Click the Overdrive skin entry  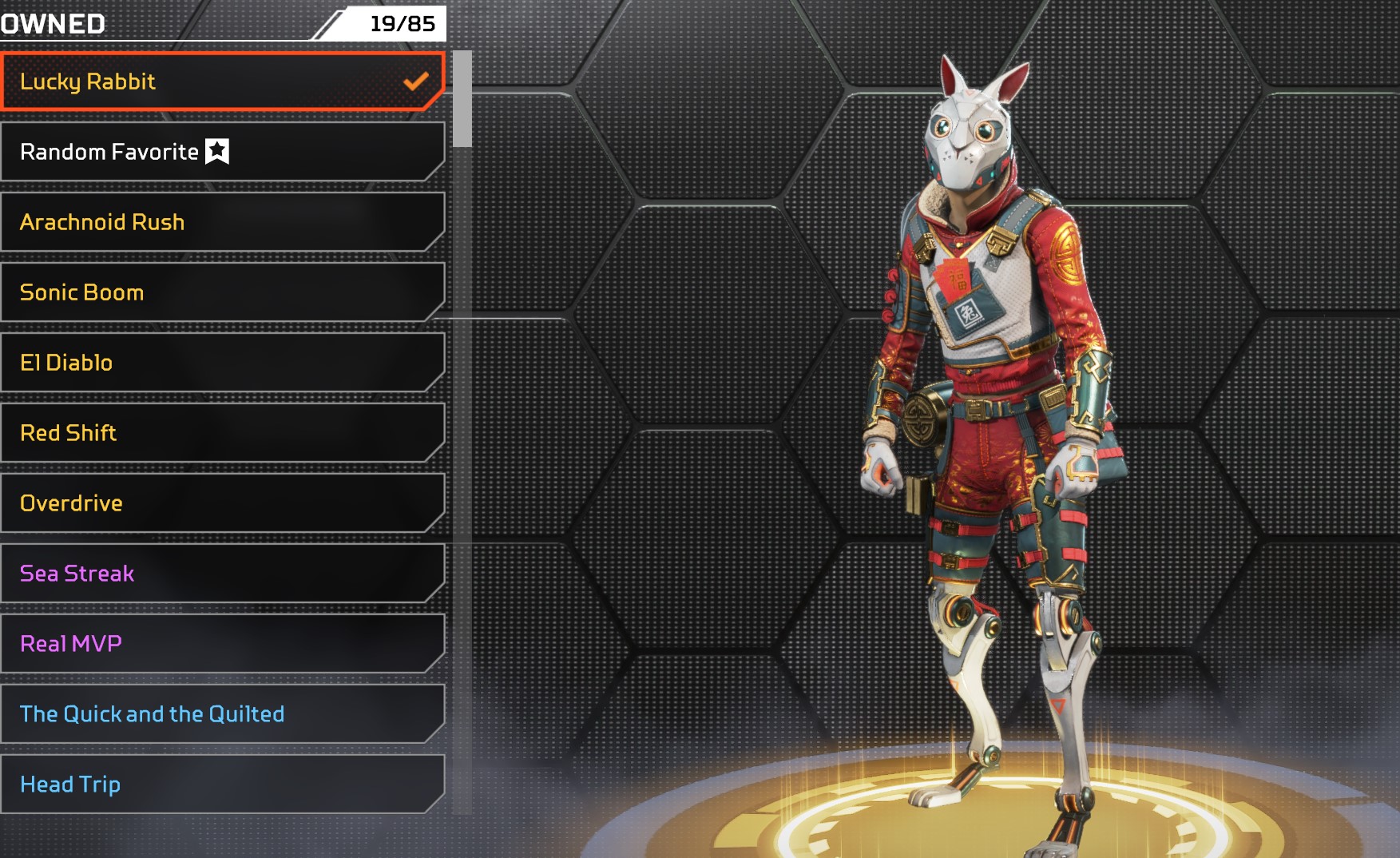tap(222, 503)
